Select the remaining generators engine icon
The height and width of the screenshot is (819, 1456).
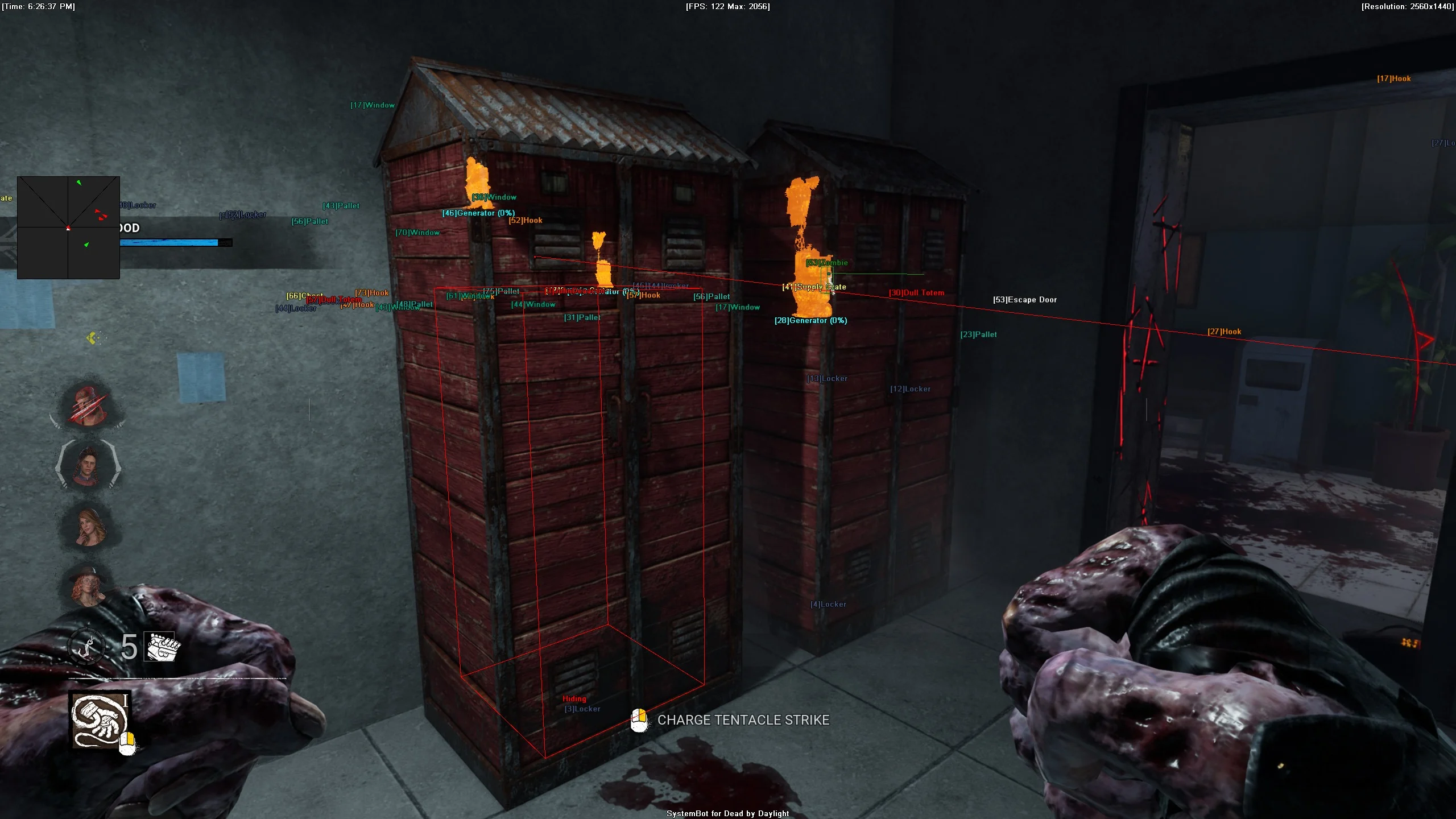tap(162, 647)
